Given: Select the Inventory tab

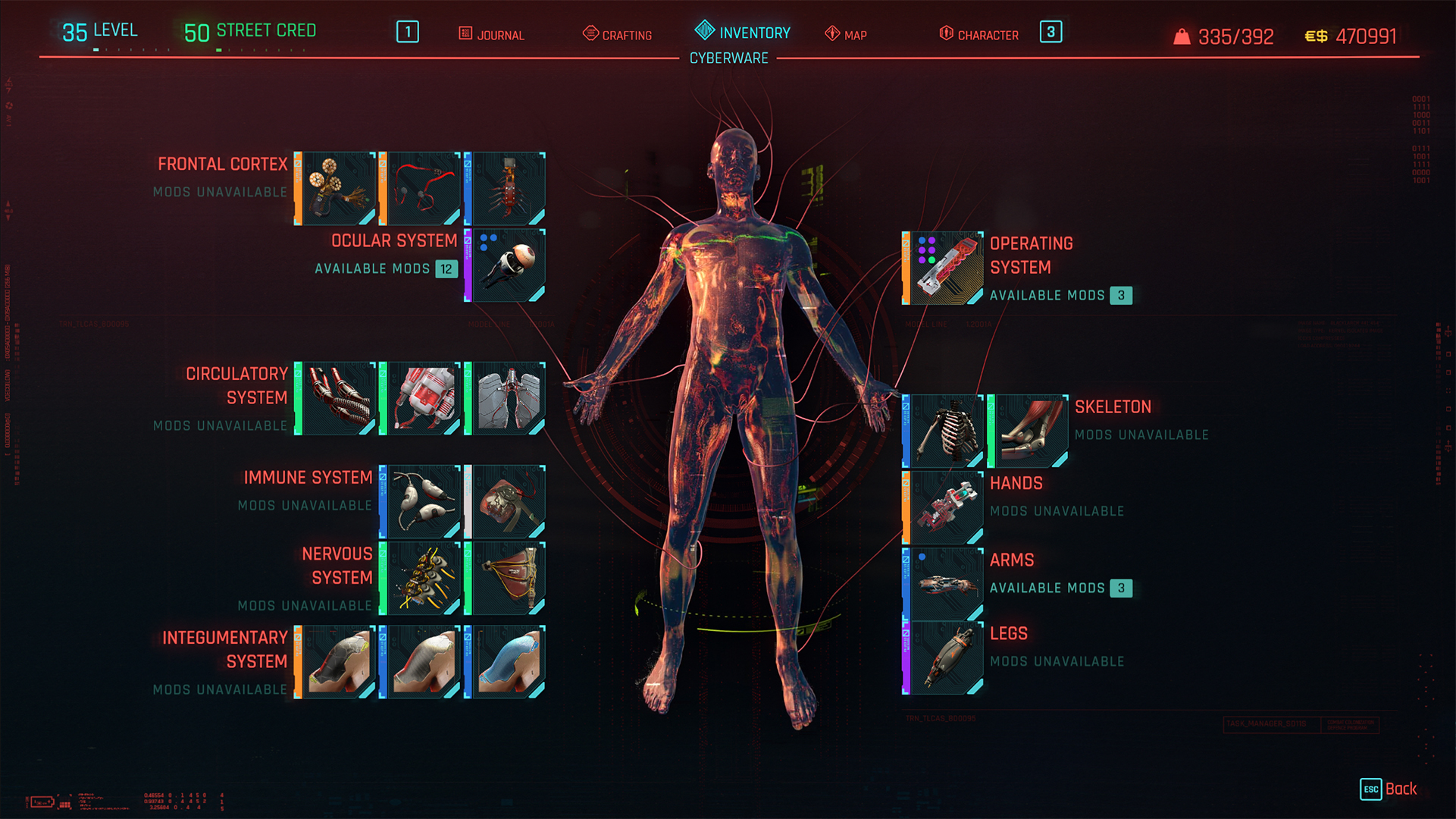Looking at the screenshot, I should click(x=743, y=33).
